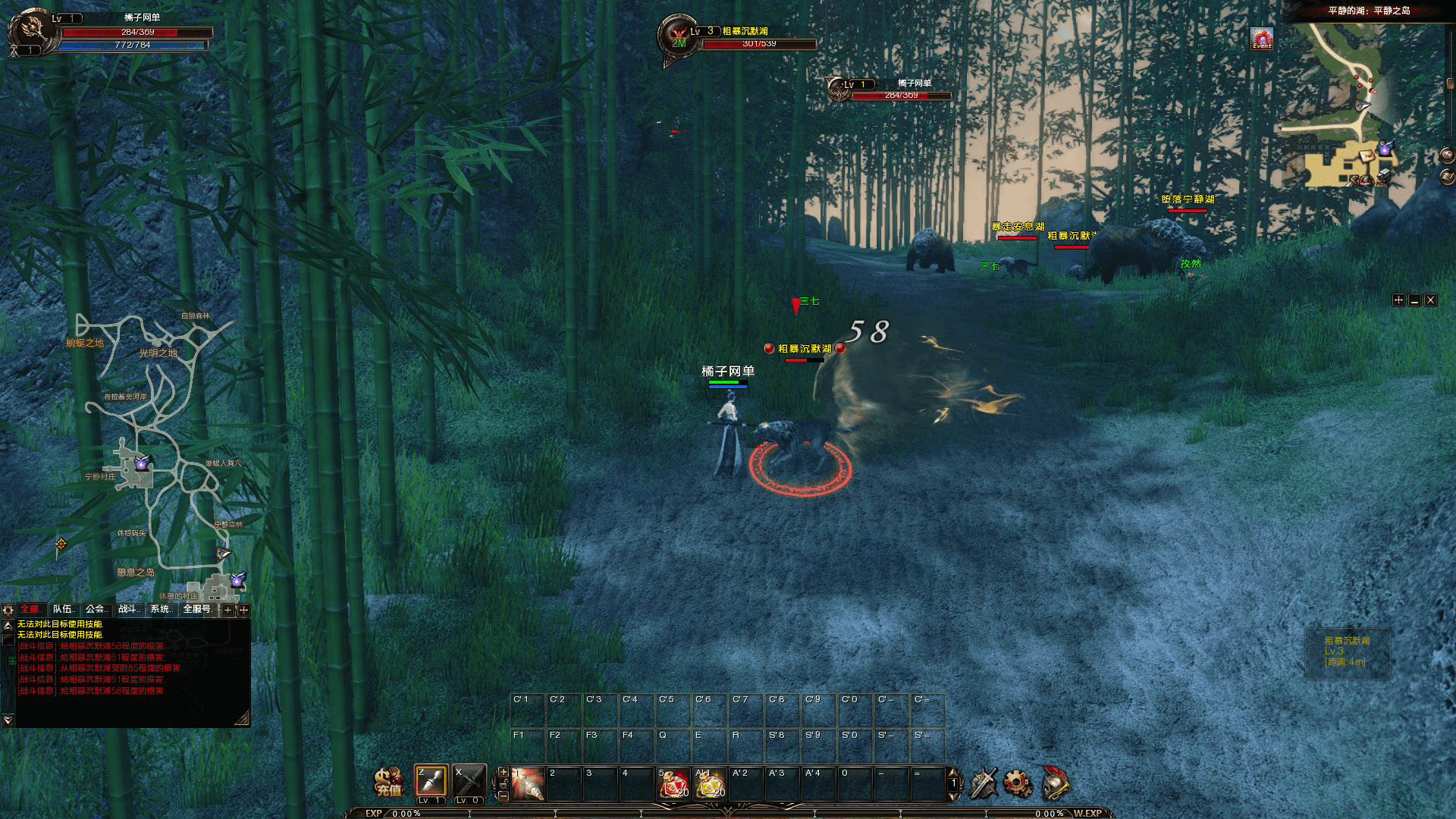Switch to the 全服号 chat tab

point(197,609)
